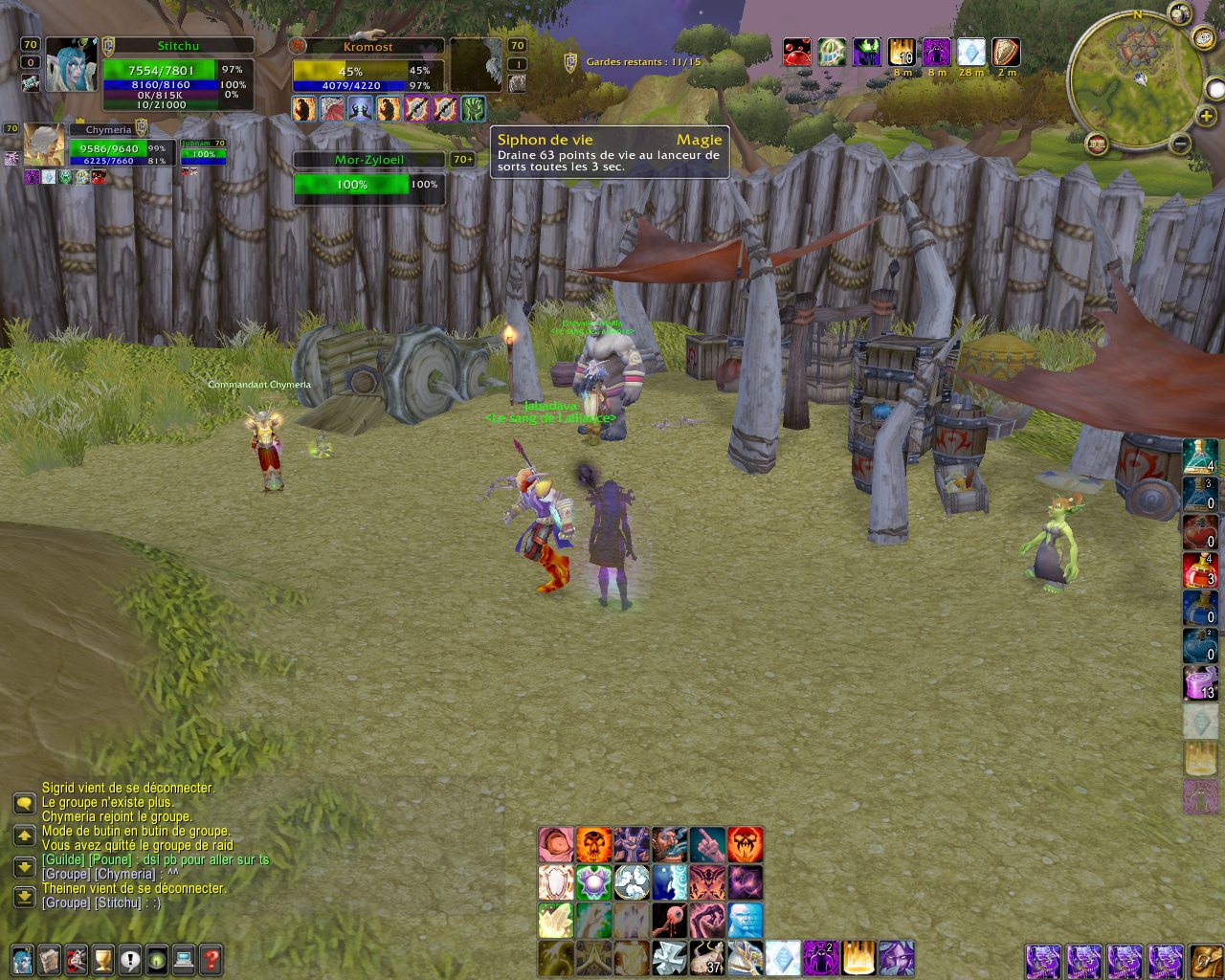Open the red question mark help button
This screenshot has width=1225, height=980.
212,958
